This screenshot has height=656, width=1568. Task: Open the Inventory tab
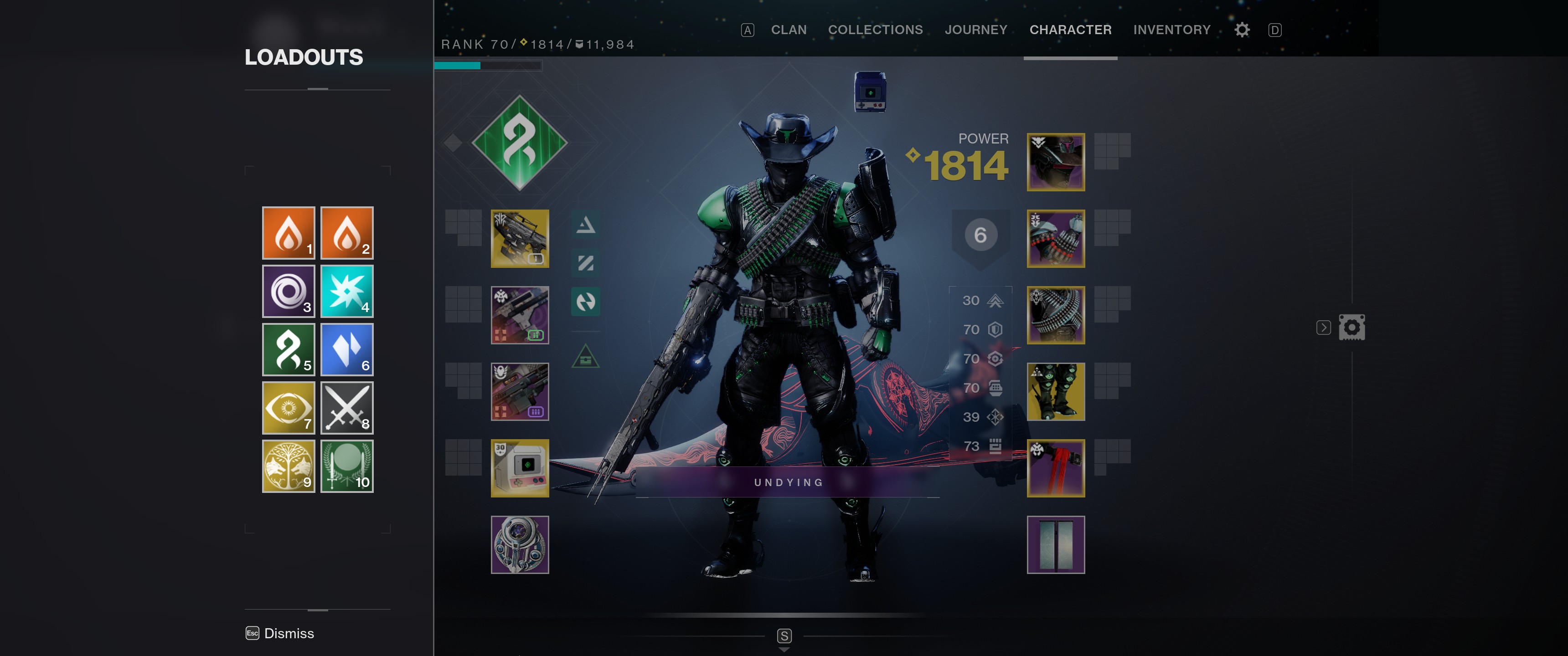(x=1171, y=30)
